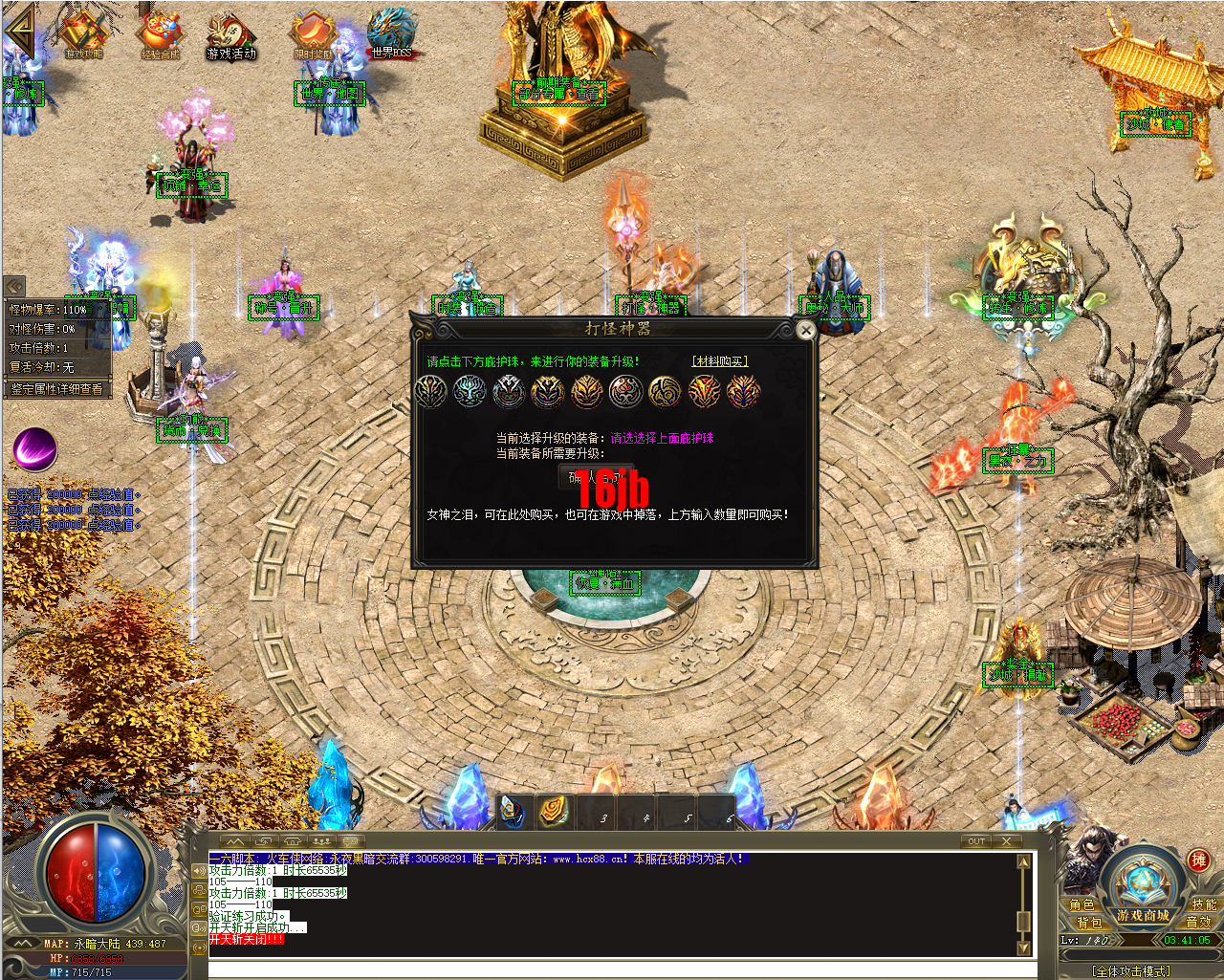The image size is (1224, 980).
Task: Open the 技能 skills panel
Action: tap(1203, 904)
